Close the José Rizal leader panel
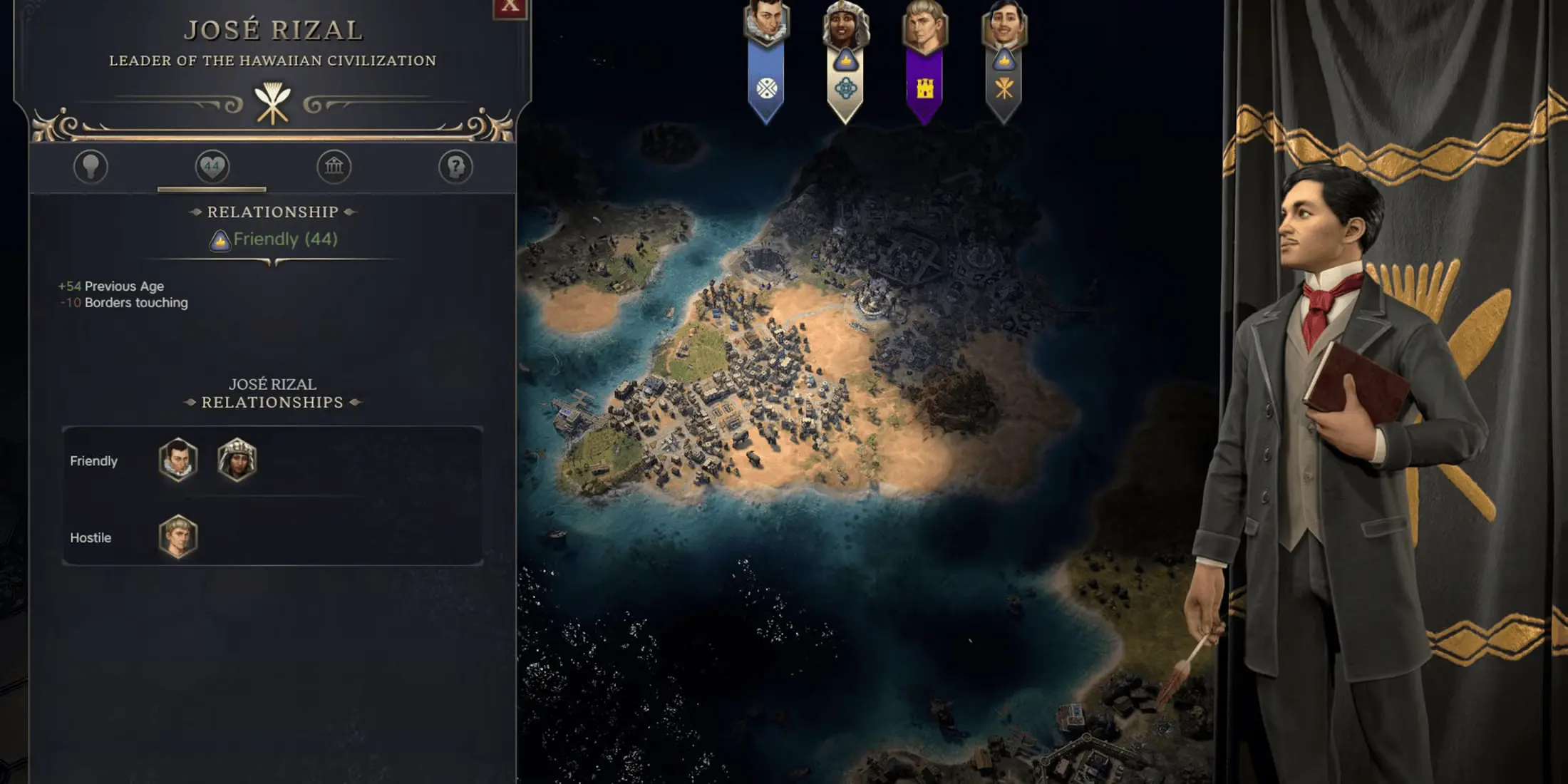Screen dimensions: 1568x784 (510, 6)
